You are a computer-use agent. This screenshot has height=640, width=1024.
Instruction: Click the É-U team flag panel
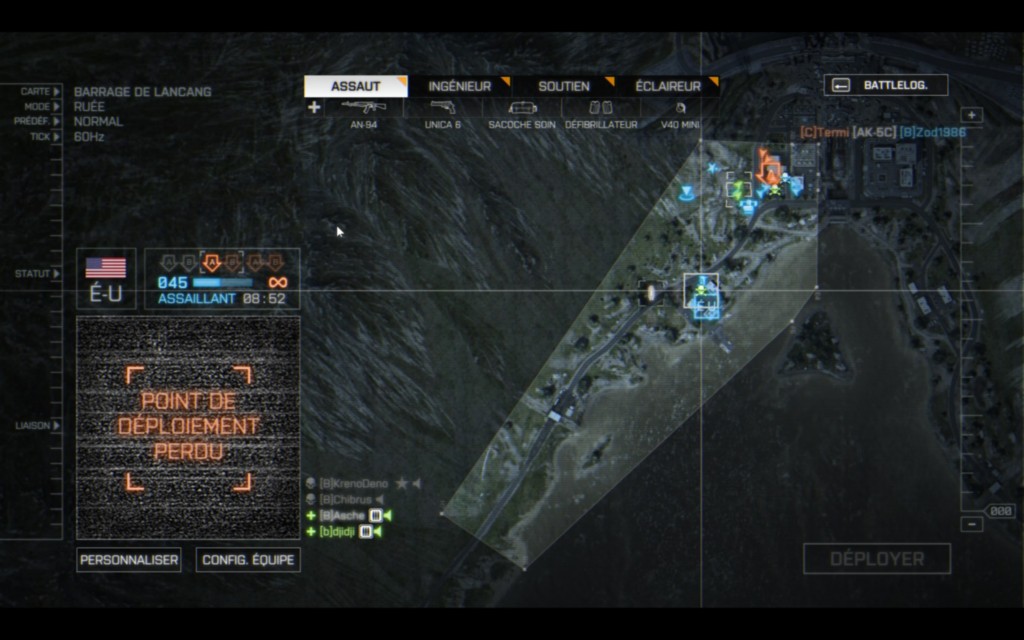point(105,278)
